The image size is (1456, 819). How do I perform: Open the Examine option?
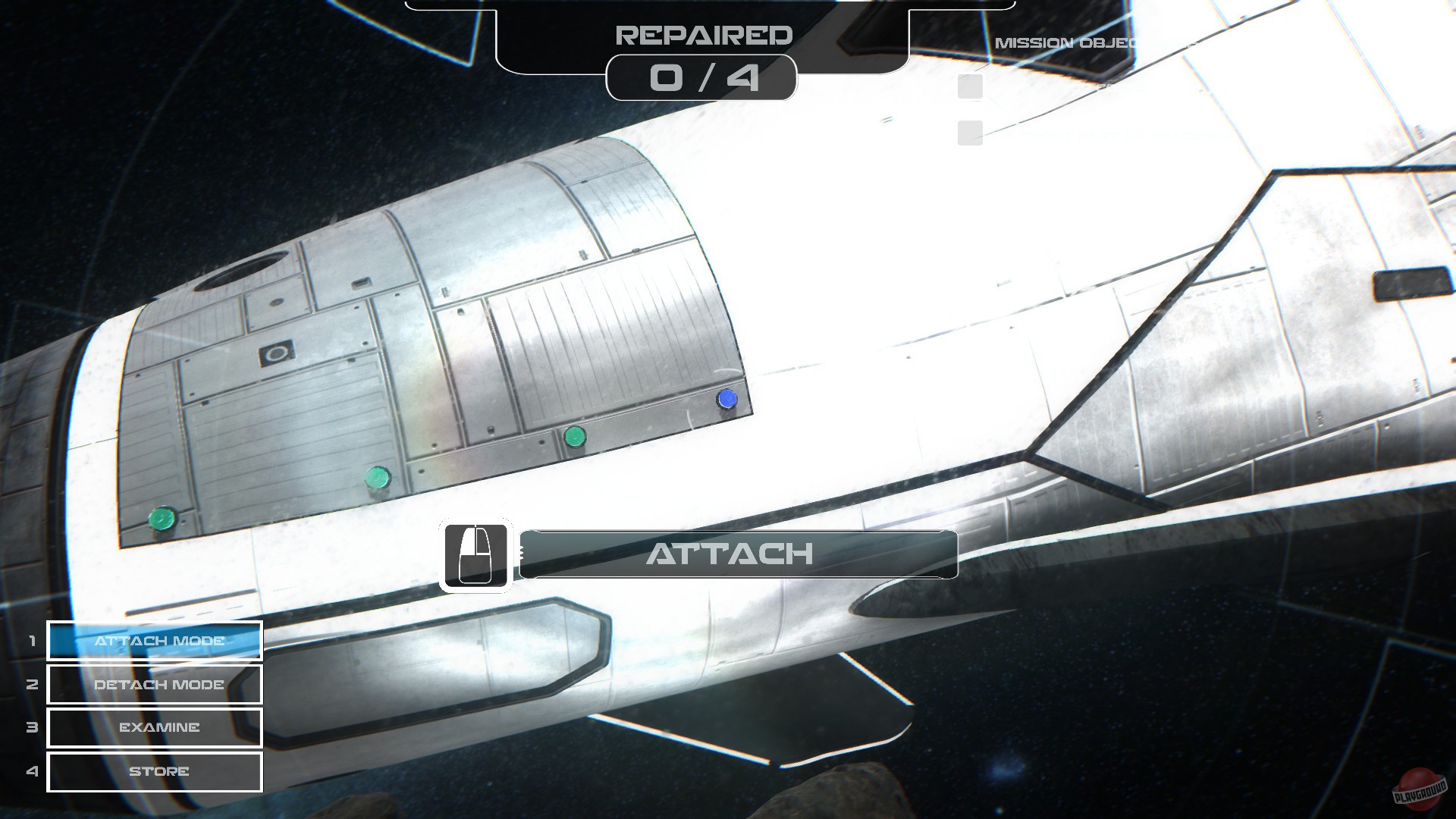coord(154,728)
